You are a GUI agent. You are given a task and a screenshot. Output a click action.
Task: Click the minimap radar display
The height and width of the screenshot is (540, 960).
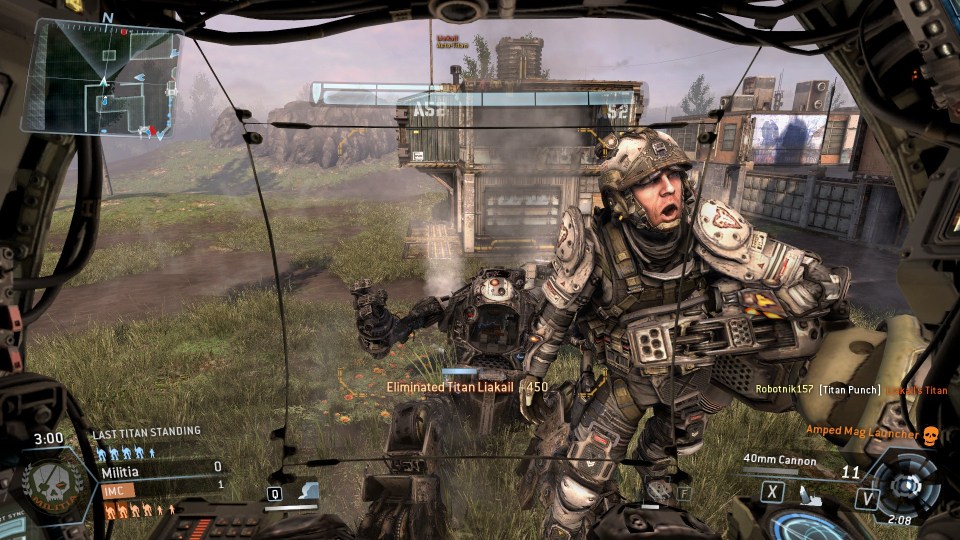[x=103, y=77]
